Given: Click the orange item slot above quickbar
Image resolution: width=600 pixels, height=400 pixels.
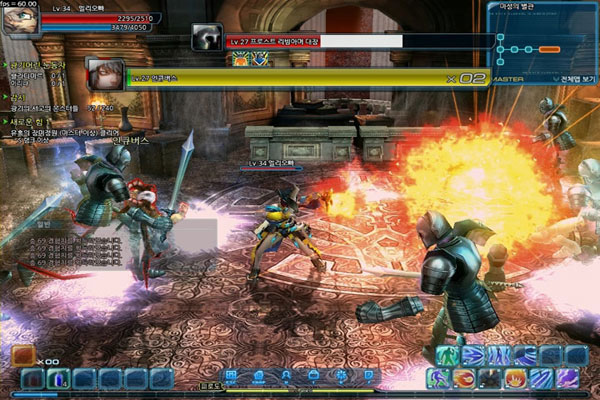Looking at the screenshot, I should click(x=22, y=355).
